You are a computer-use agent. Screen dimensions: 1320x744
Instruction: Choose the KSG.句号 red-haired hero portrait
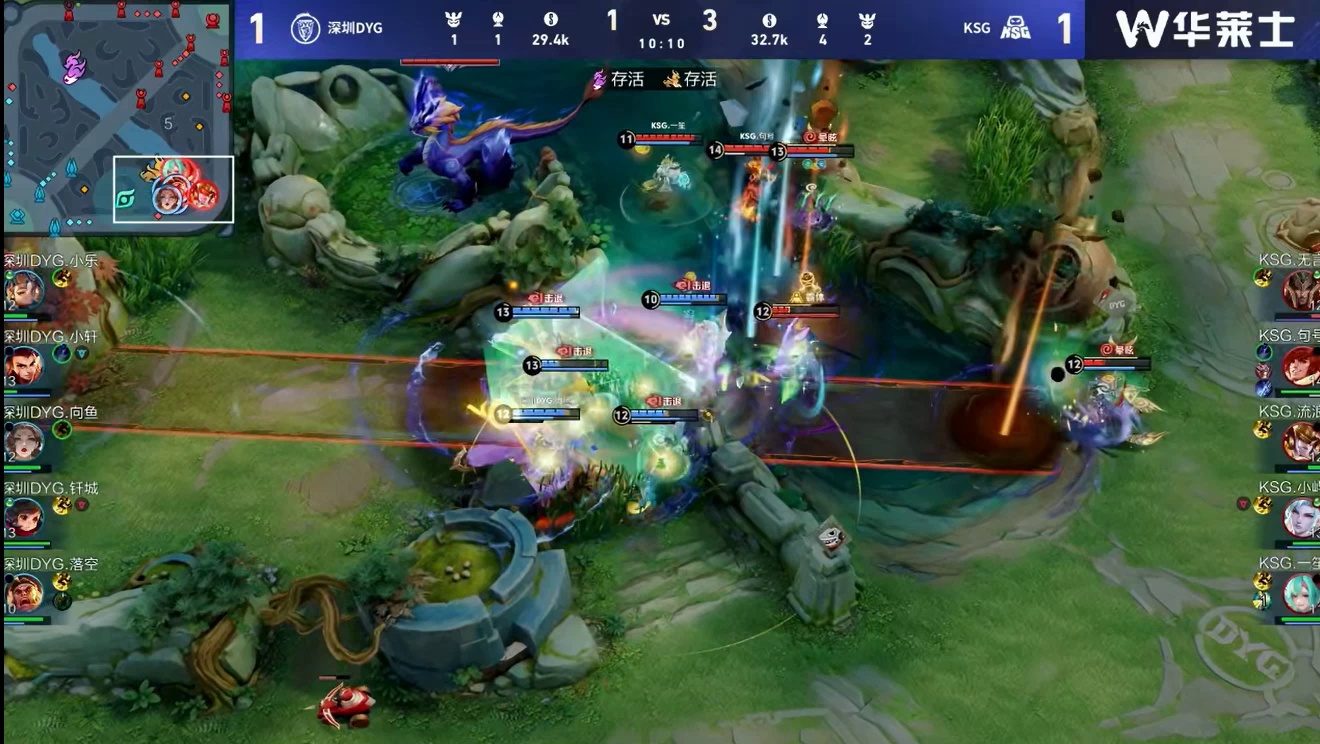click(x=1300, y=366)
